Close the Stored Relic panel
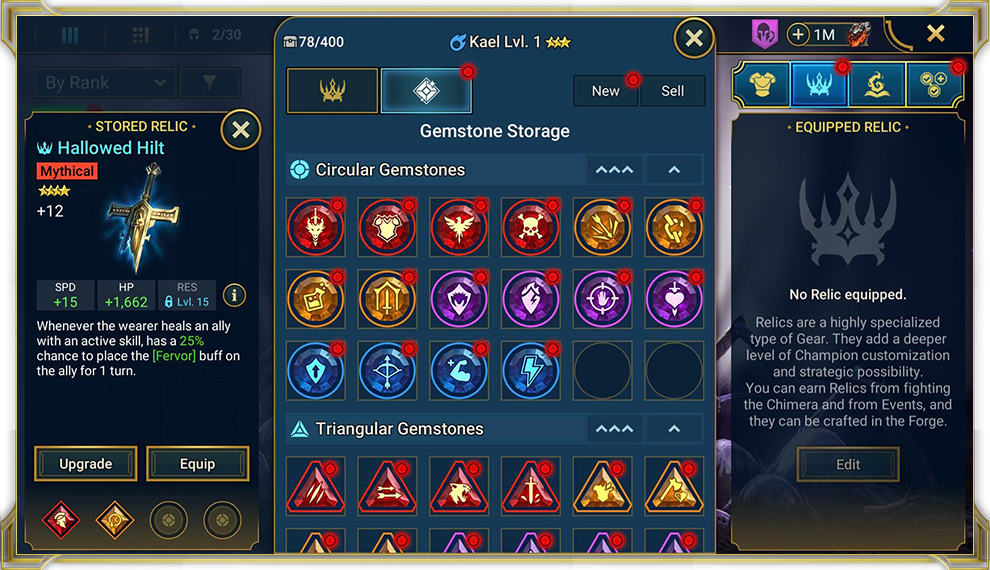Viewport: 990px width, 570px height. [x=240, y=129]
